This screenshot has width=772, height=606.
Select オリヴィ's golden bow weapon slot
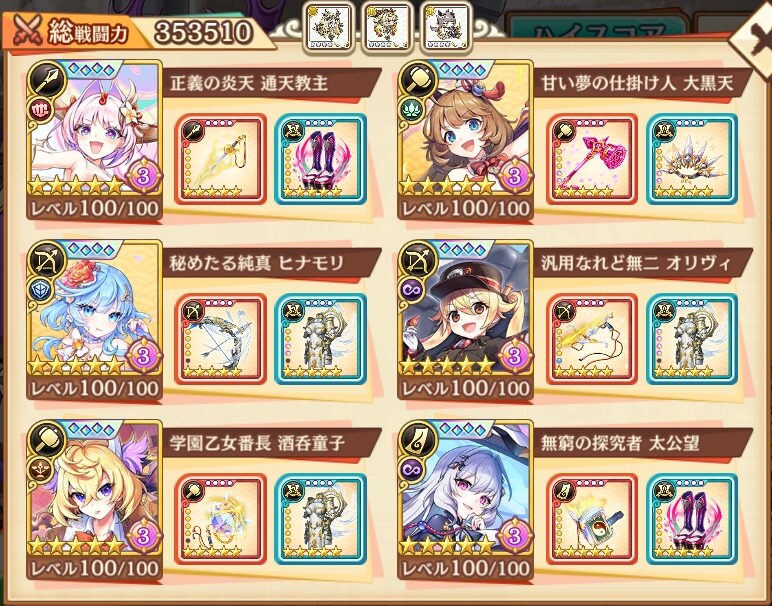point(592,340)
